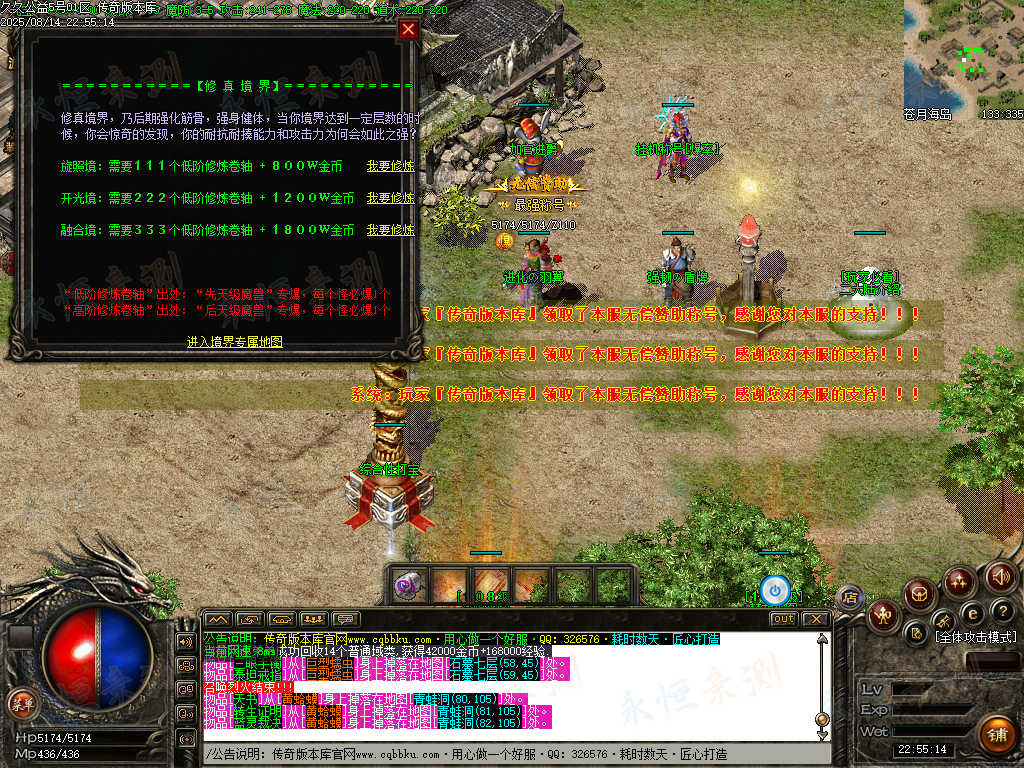Open the question mark help button

tap(1001, 610)
